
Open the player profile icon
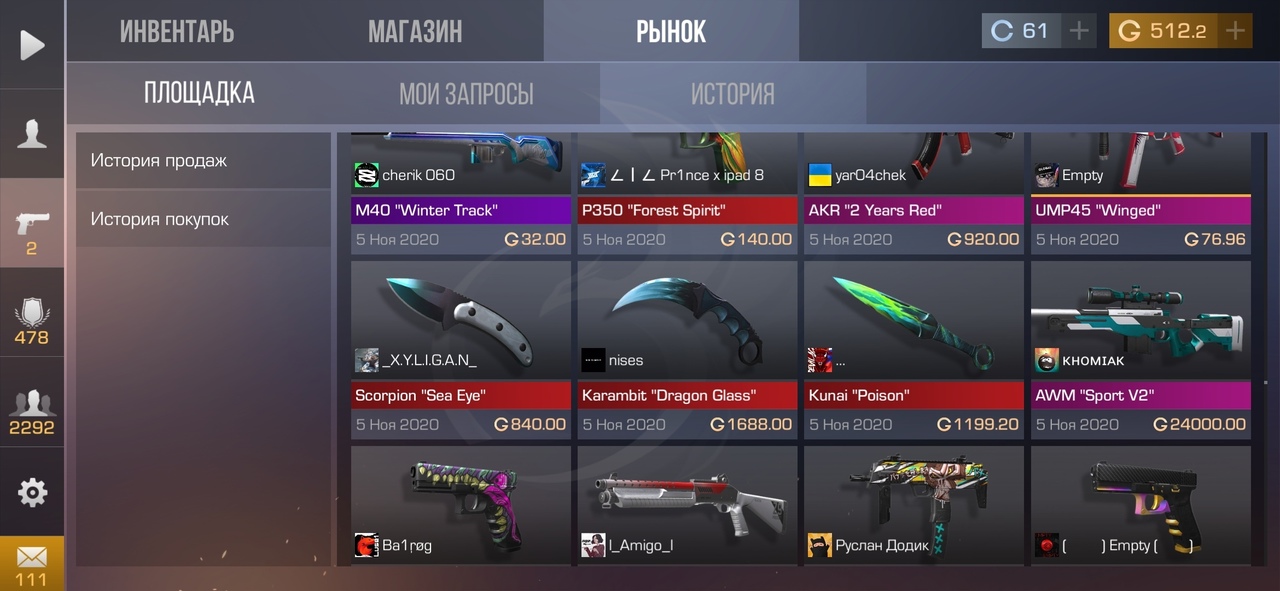(x=32, y=134)
